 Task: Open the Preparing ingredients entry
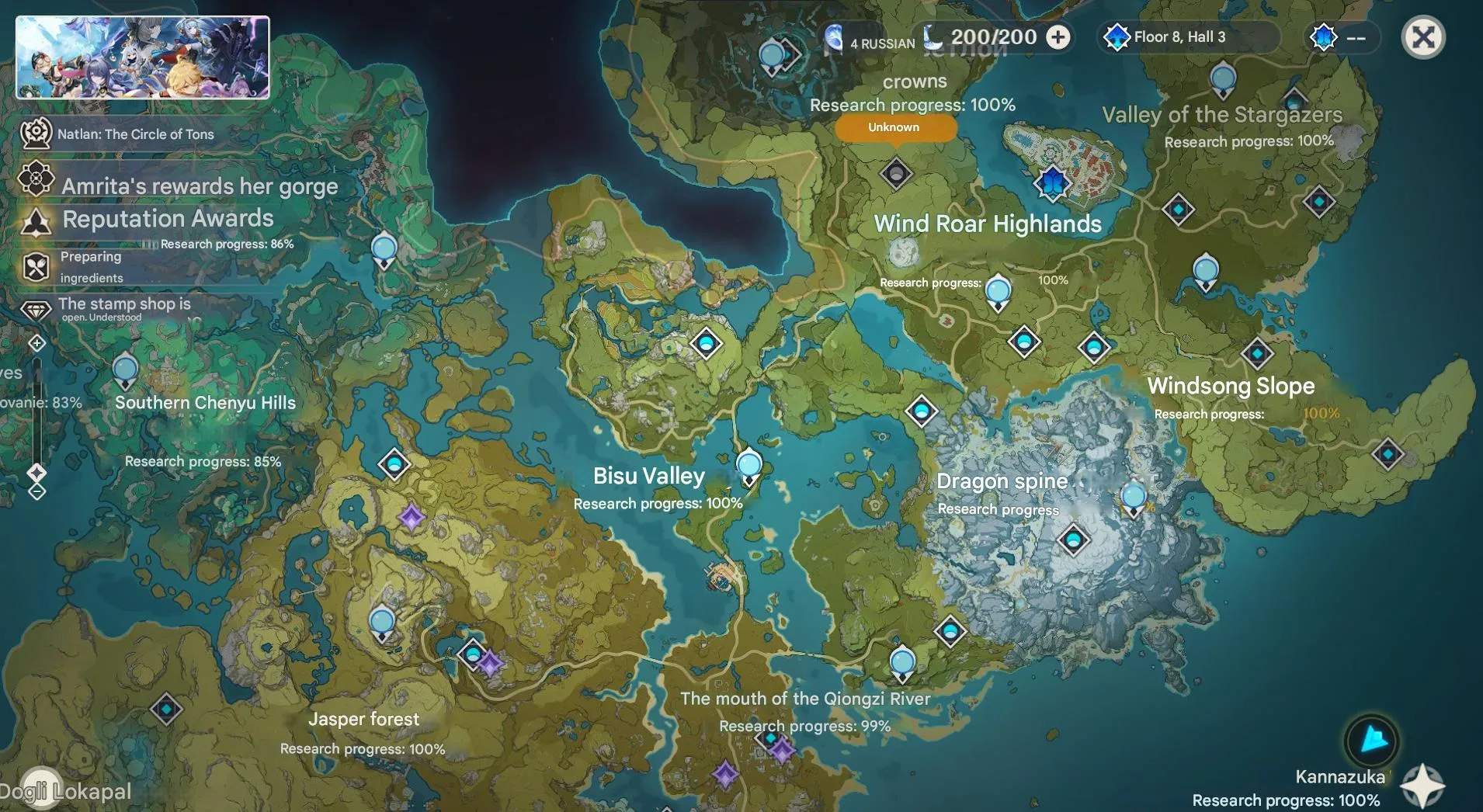point(91,267)
